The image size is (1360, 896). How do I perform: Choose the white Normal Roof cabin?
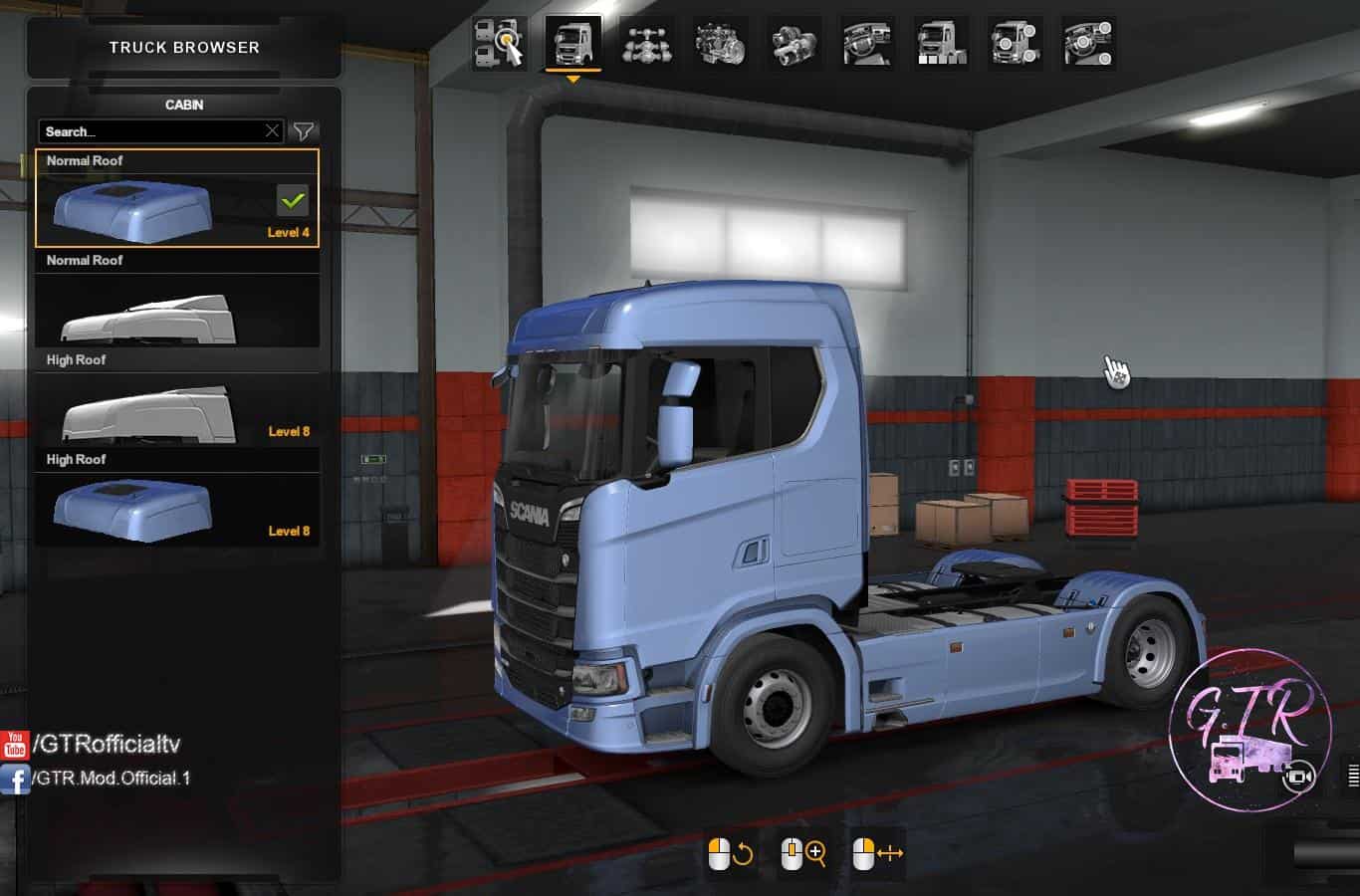(177, 309)
